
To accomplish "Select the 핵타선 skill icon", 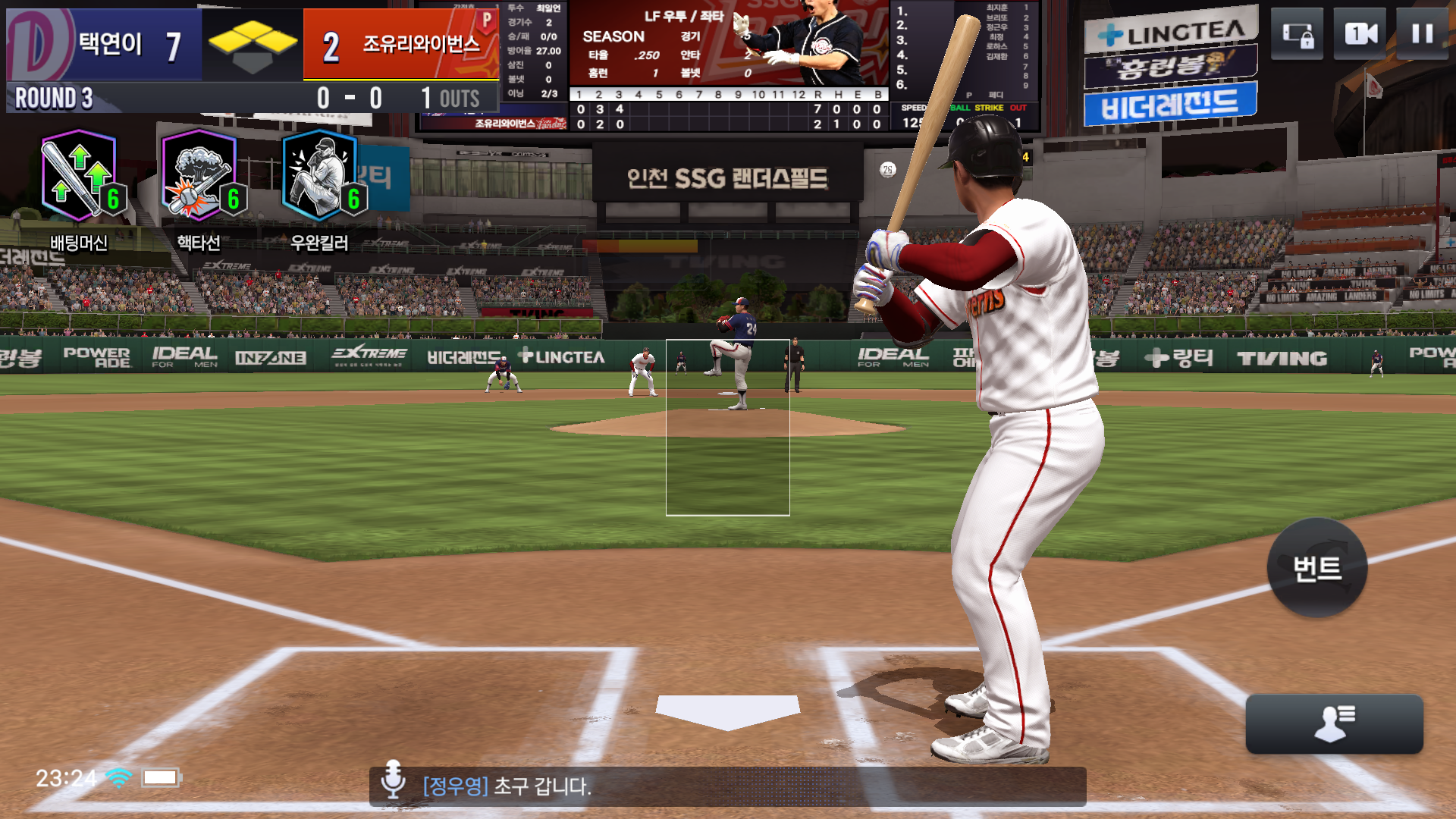I will click(199, 176).
